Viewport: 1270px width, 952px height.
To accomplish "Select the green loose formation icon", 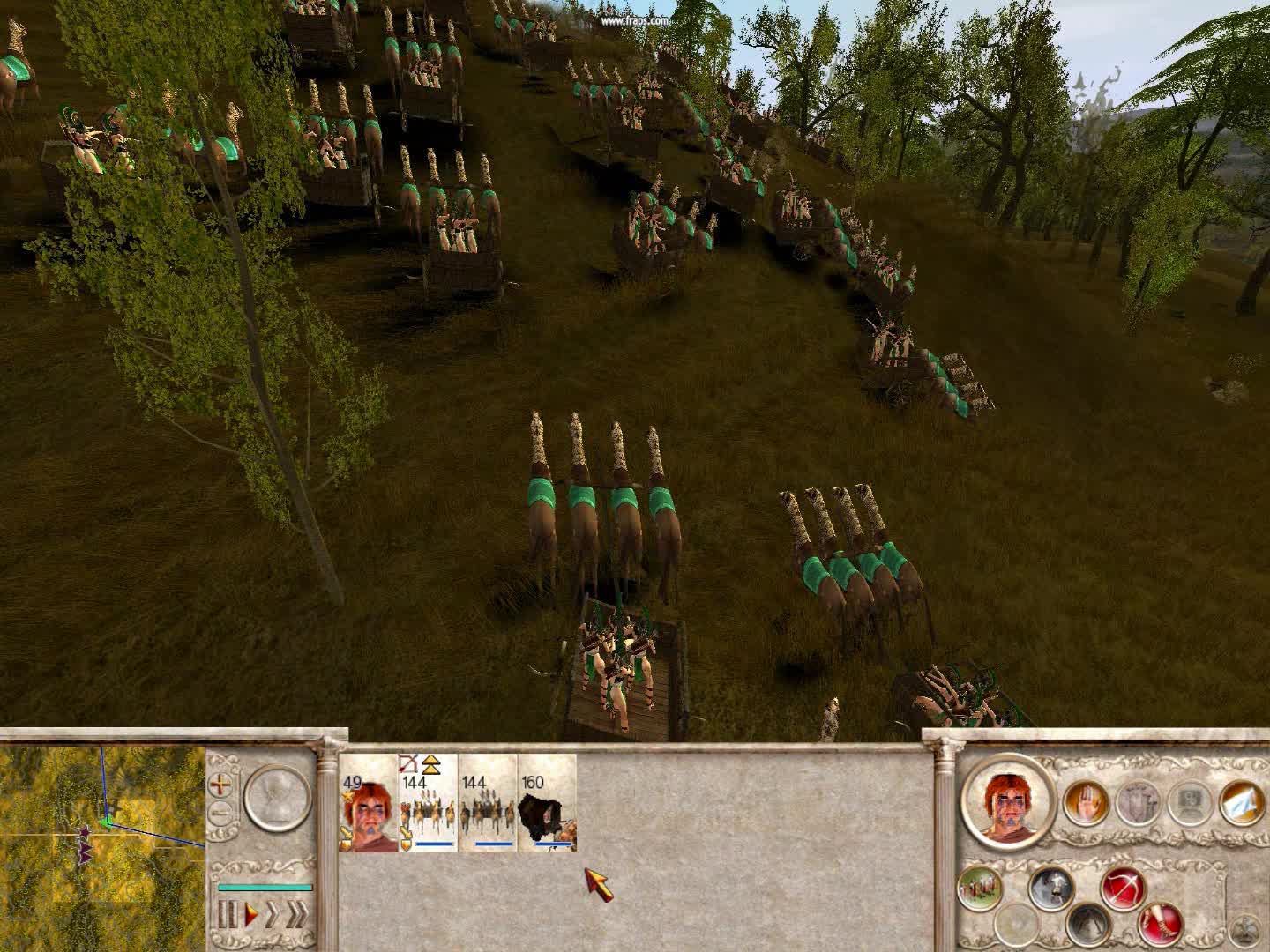I will point(981,886).
